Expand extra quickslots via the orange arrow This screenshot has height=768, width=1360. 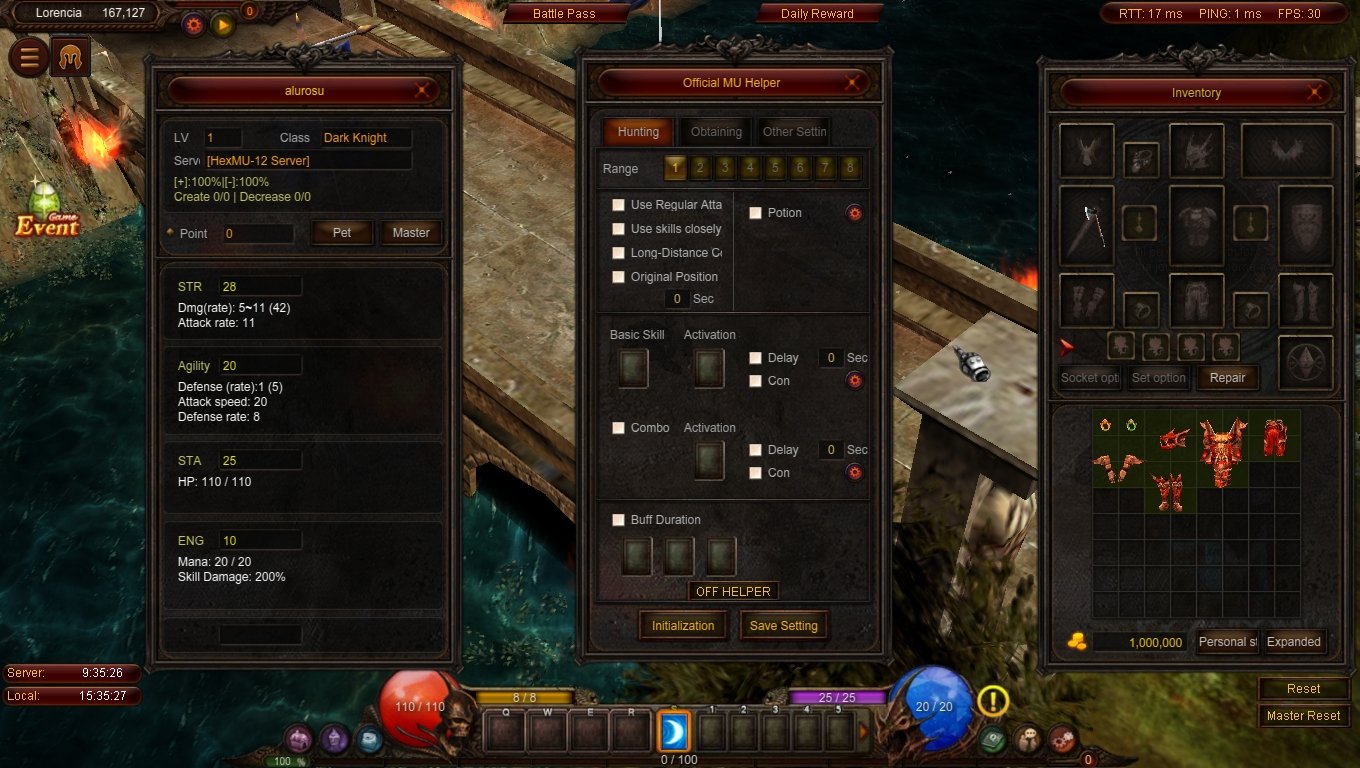click(x=864, y=731)
